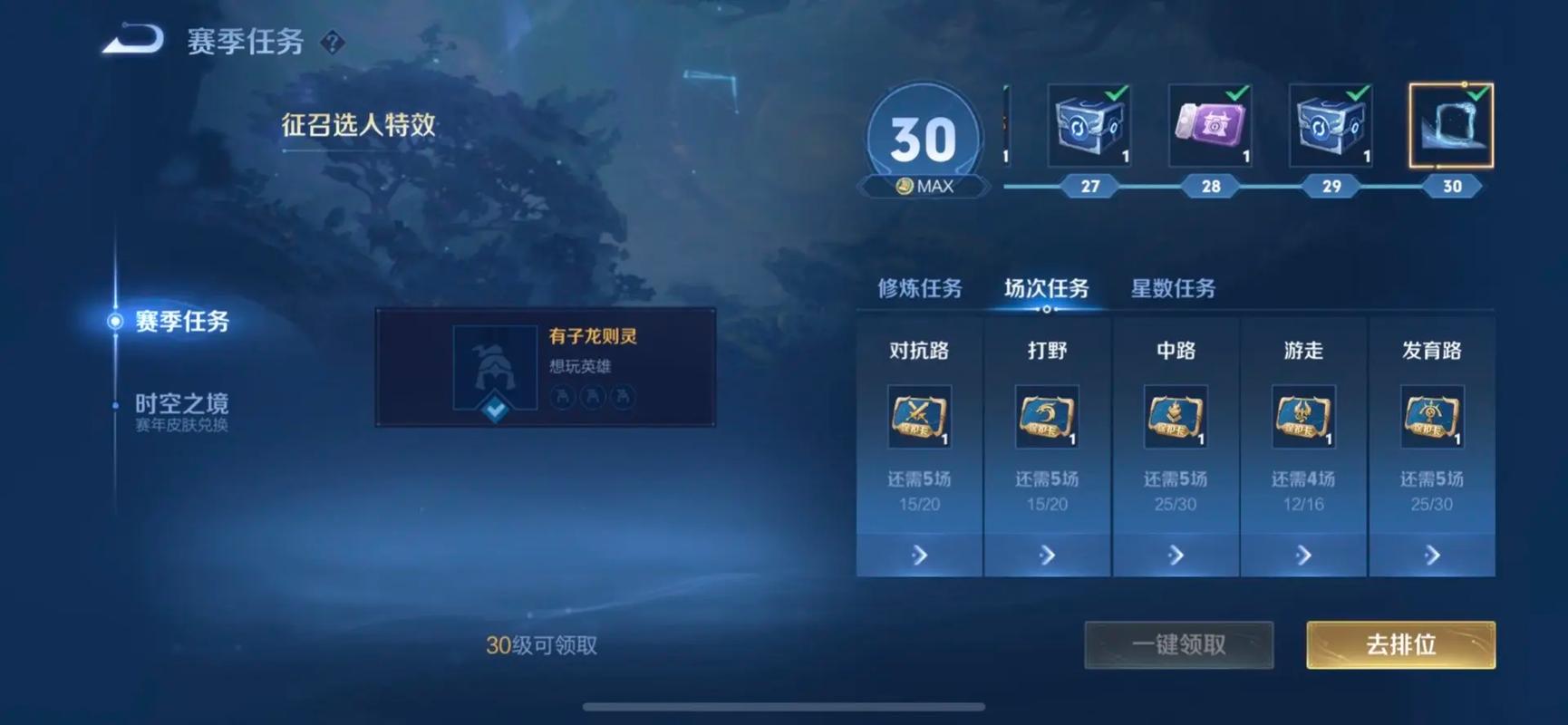
Task: Select the level 28 purple card pack reward
Action: coord(1209,127)
